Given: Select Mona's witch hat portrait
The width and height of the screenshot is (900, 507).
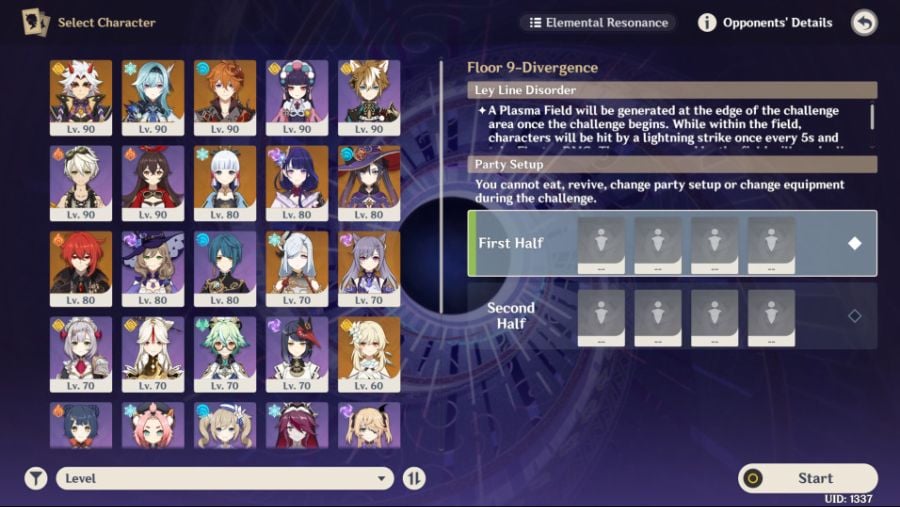Looking at the screenshot, I should tap(369, 183).
